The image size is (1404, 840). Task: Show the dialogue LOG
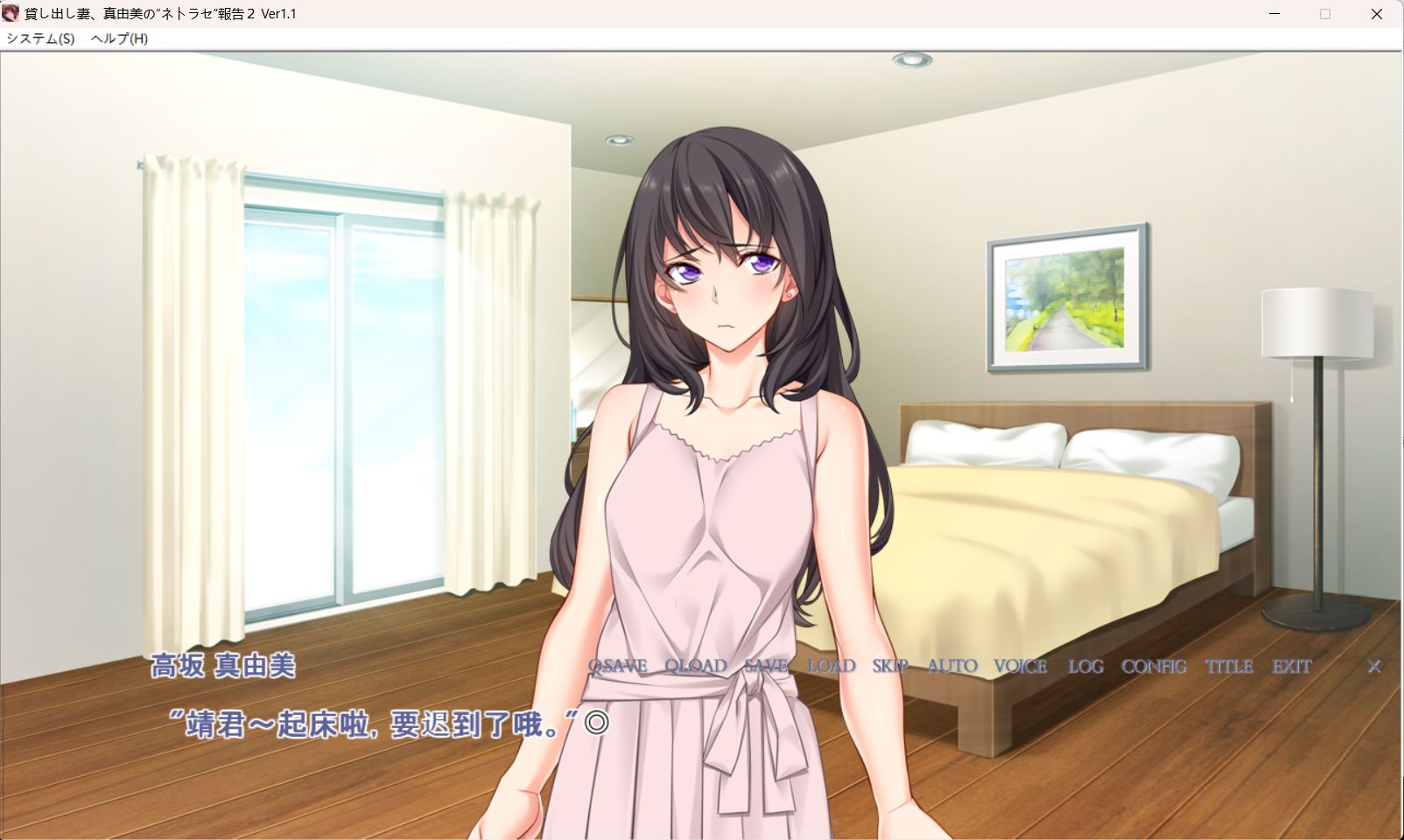click(x=1085, y=667)
